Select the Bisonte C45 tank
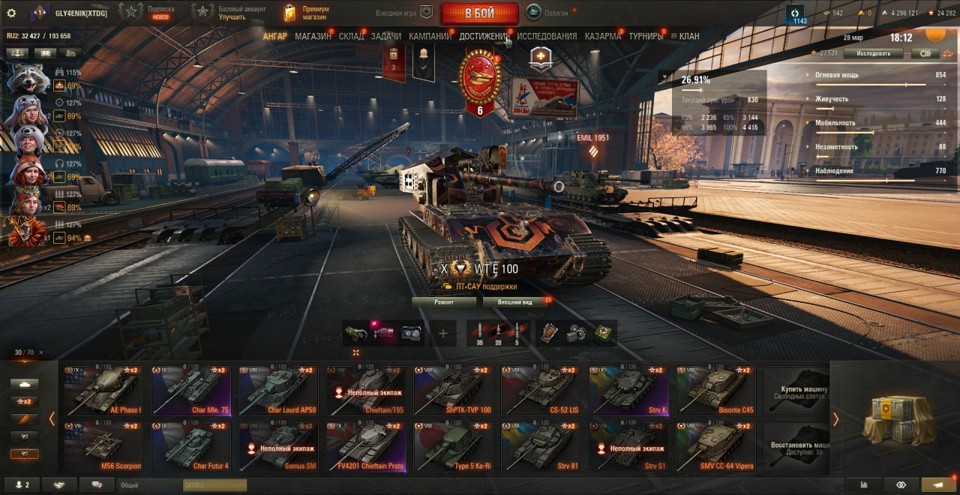 [715, 390]
